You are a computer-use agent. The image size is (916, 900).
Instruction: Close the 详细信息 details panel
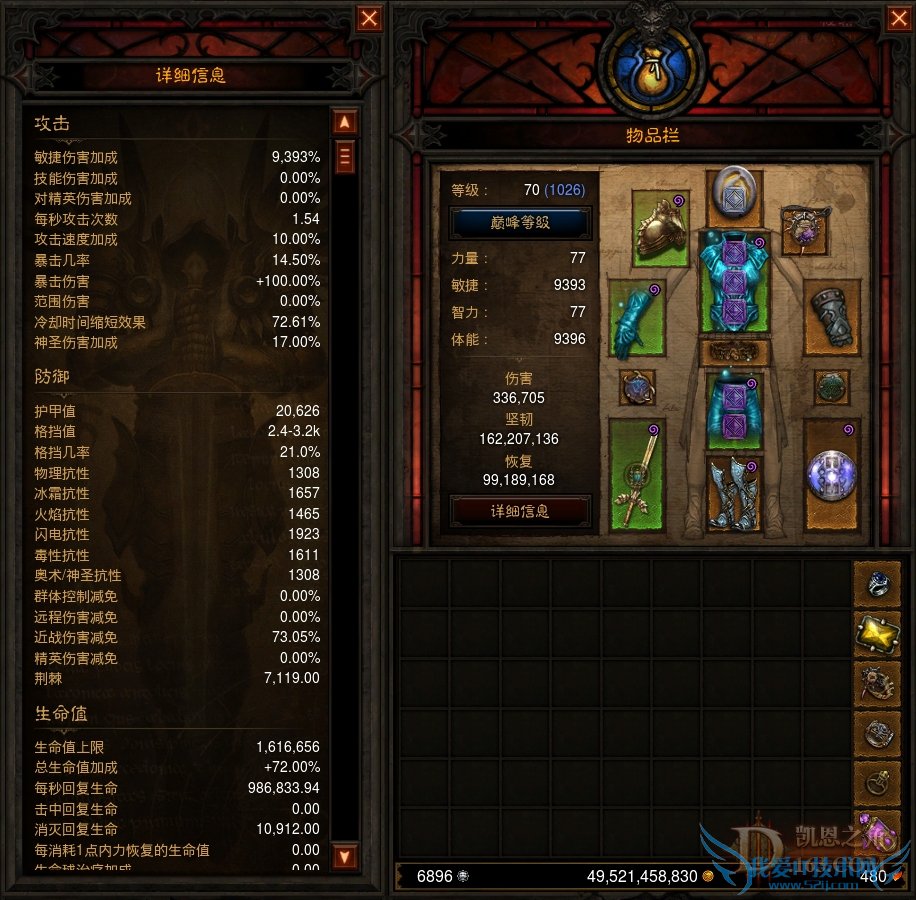(370, 18)
